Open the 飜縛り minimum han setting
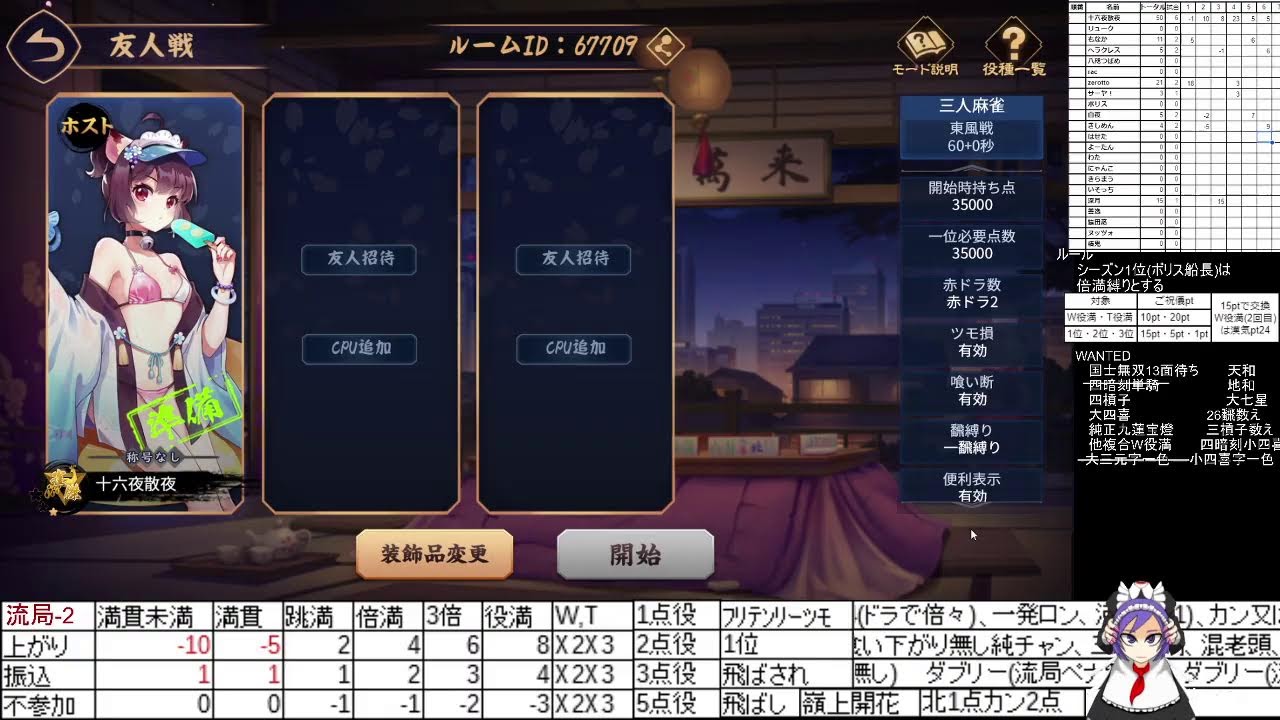The image size is (1280, 720). (x=972, y=440)
